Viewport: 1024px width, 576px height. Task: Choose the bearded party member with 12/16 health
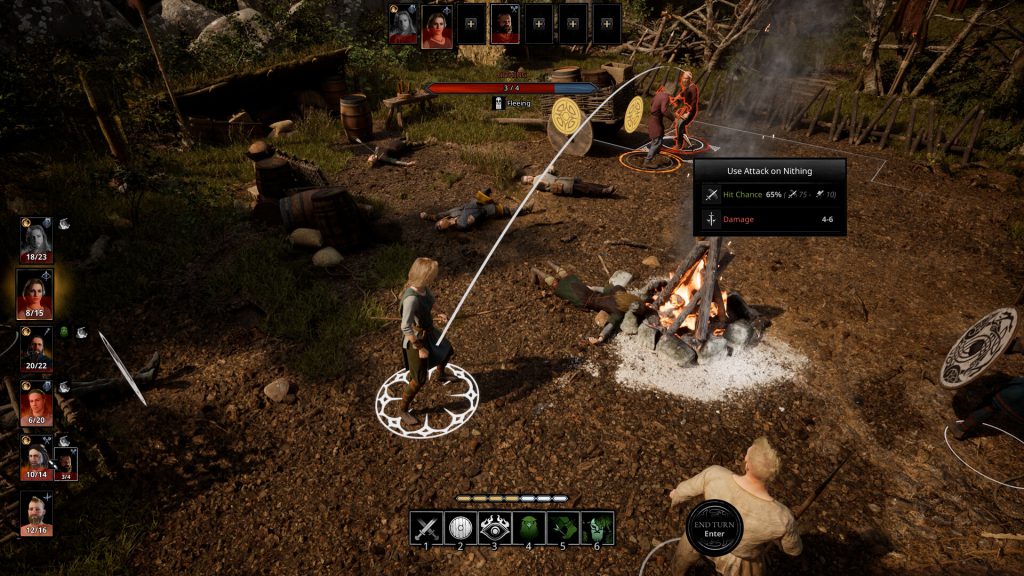click(36, 511)
